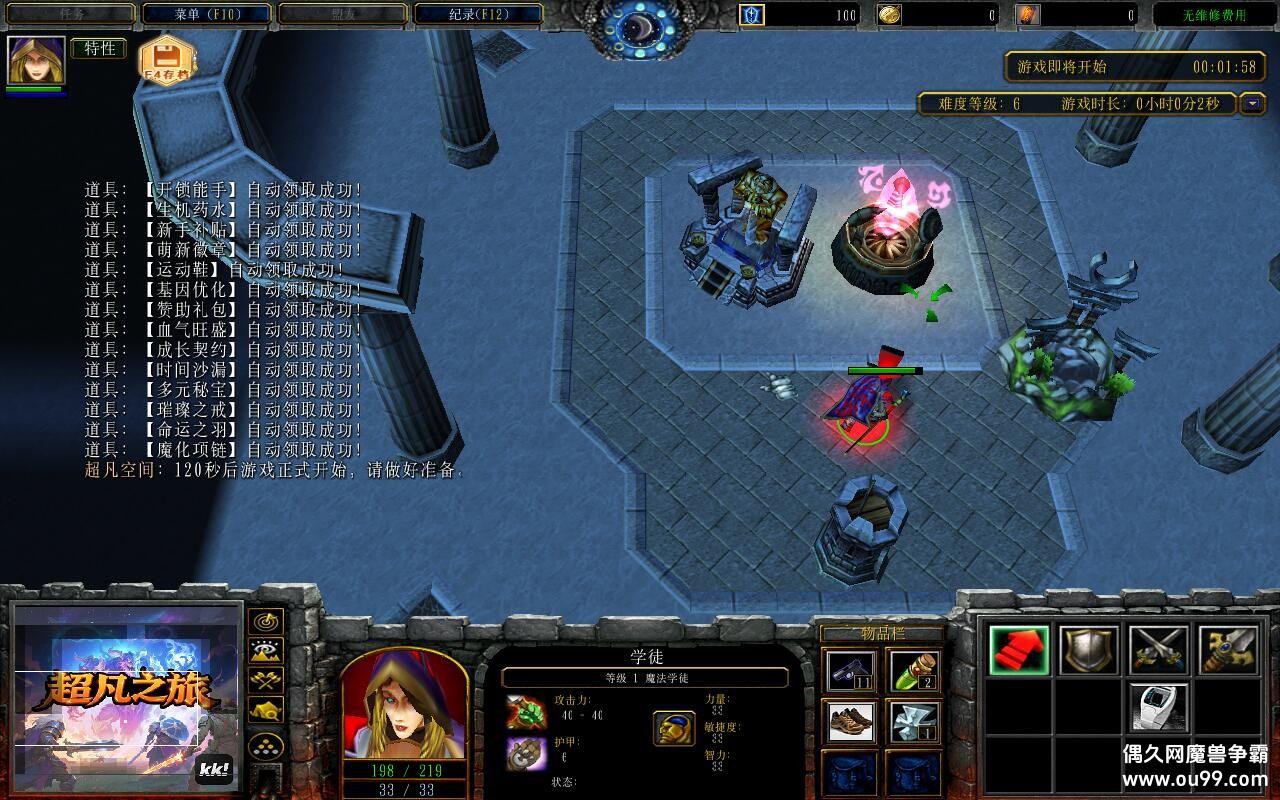Activate the red arrow command
The height and width of the screenshot is (800, 1280).
pos(1019,650)
